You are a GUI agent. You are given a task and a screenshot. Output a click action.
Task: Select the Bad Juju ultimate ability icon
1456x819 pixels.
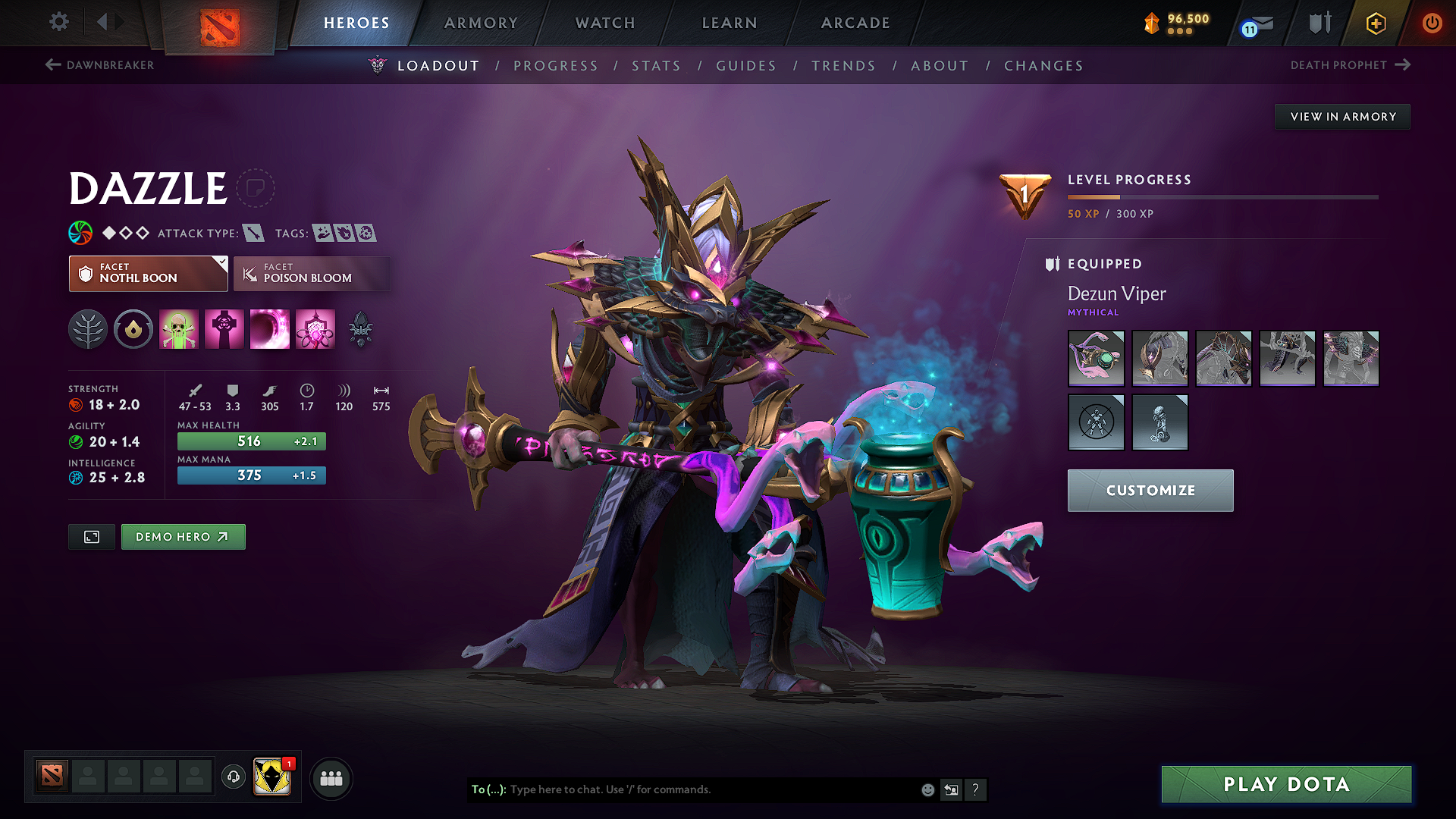coord(315,329)
